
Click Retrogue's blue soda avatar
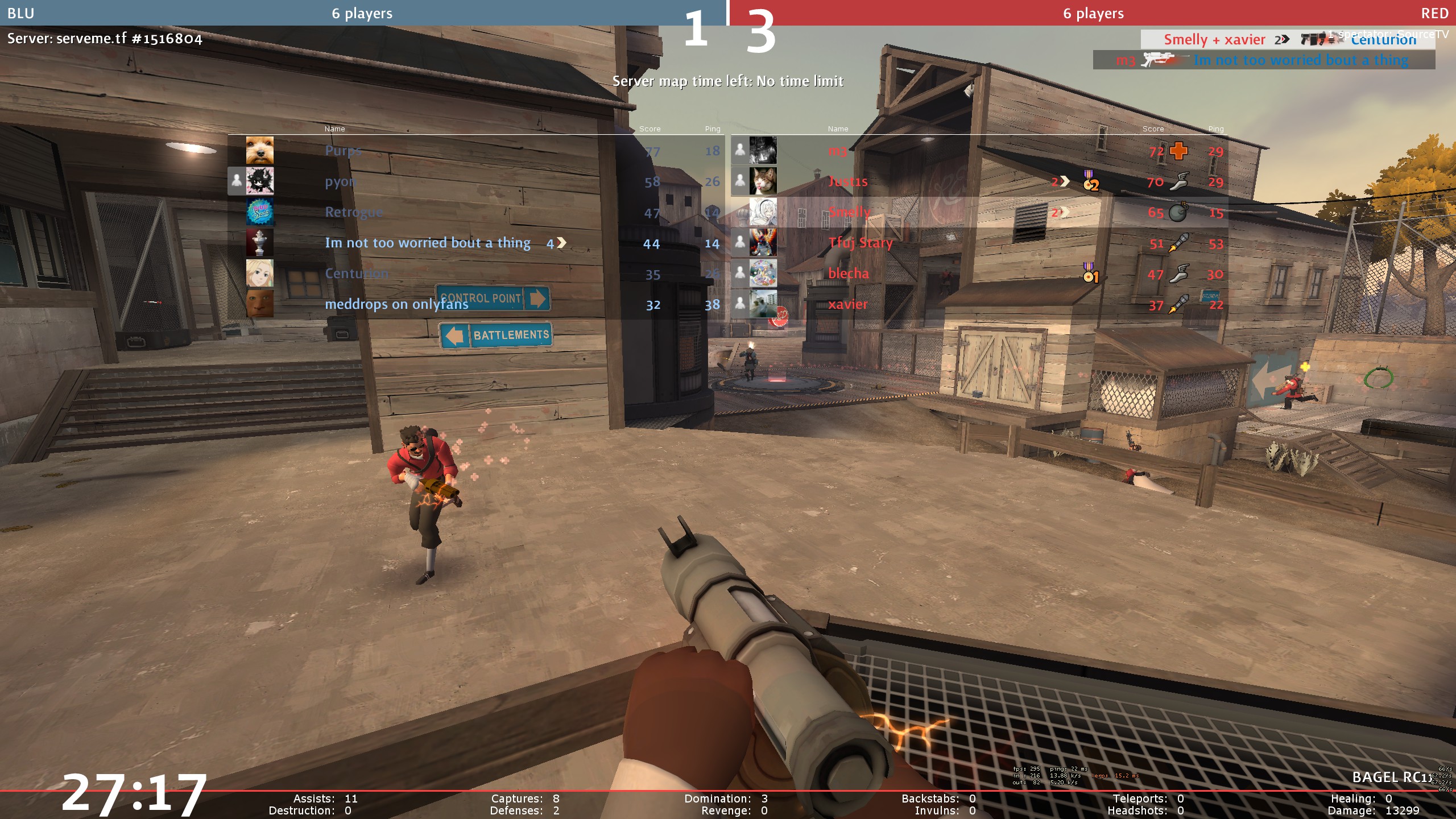pos(260,212)
